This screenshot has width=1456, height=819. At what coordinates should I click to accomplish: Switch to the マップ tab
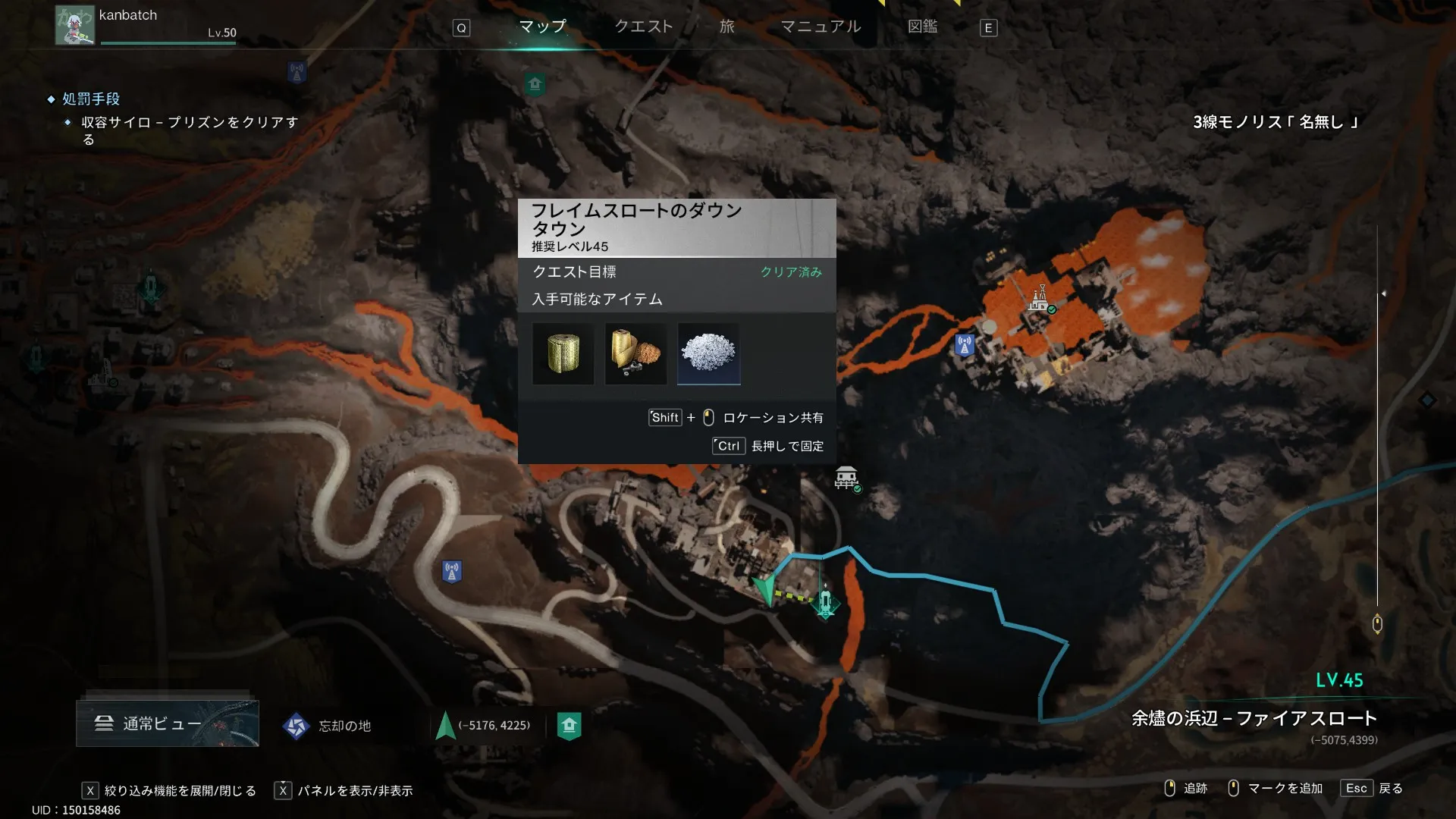[542, 27]
